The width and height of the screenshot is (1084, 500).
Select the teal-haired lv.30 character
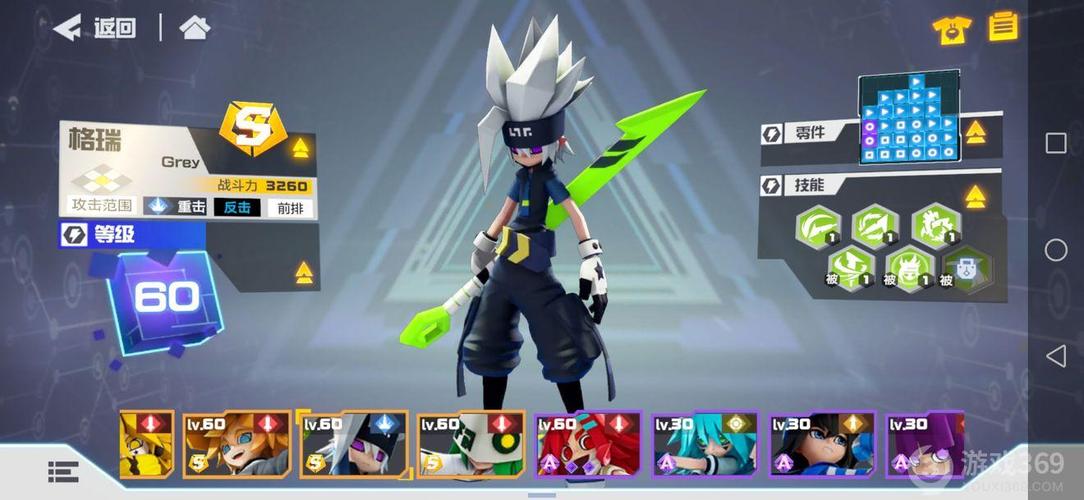tap(703, 445)
